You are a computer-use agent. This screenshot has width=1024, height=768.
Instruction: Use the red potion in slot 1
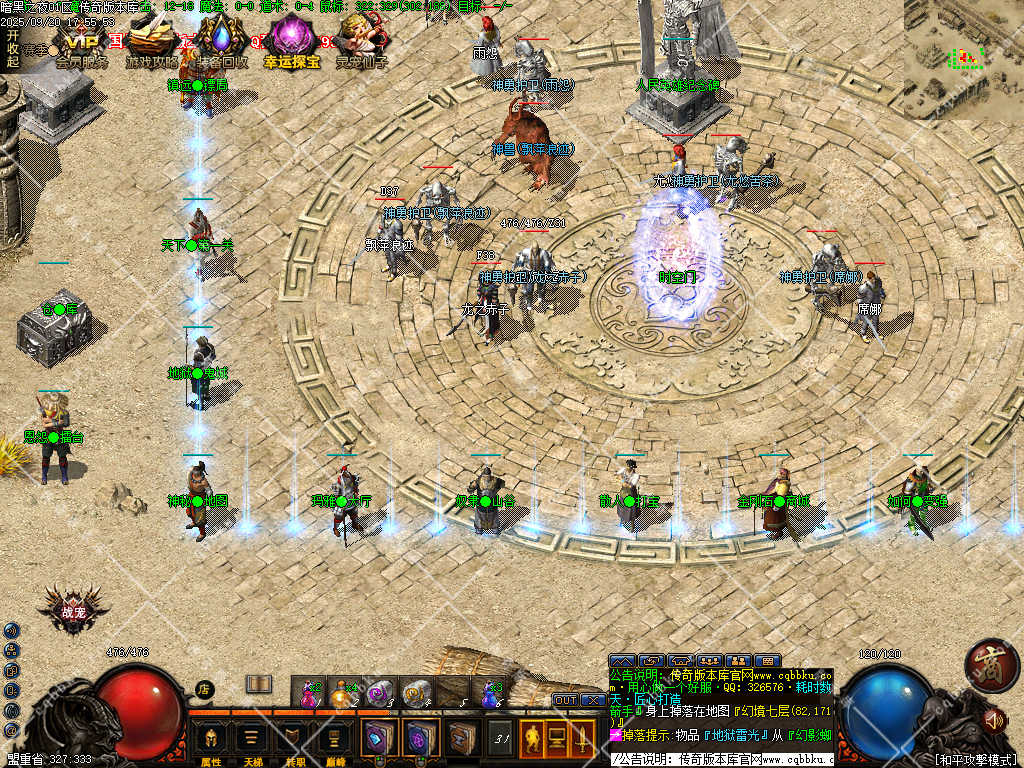(x=308, y=692)
